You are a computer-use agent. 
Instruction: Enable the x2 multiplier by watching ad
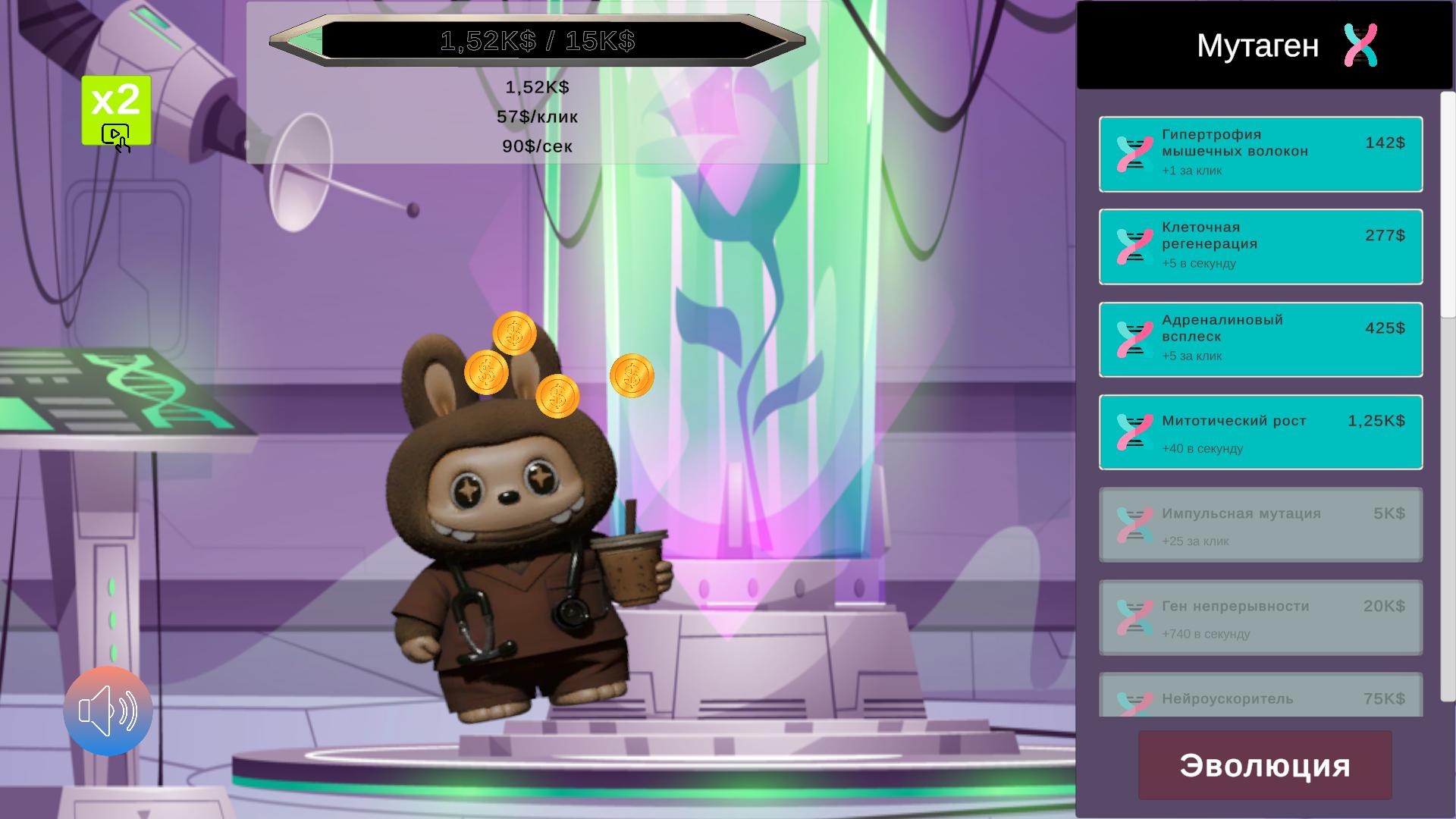point(117,110)
